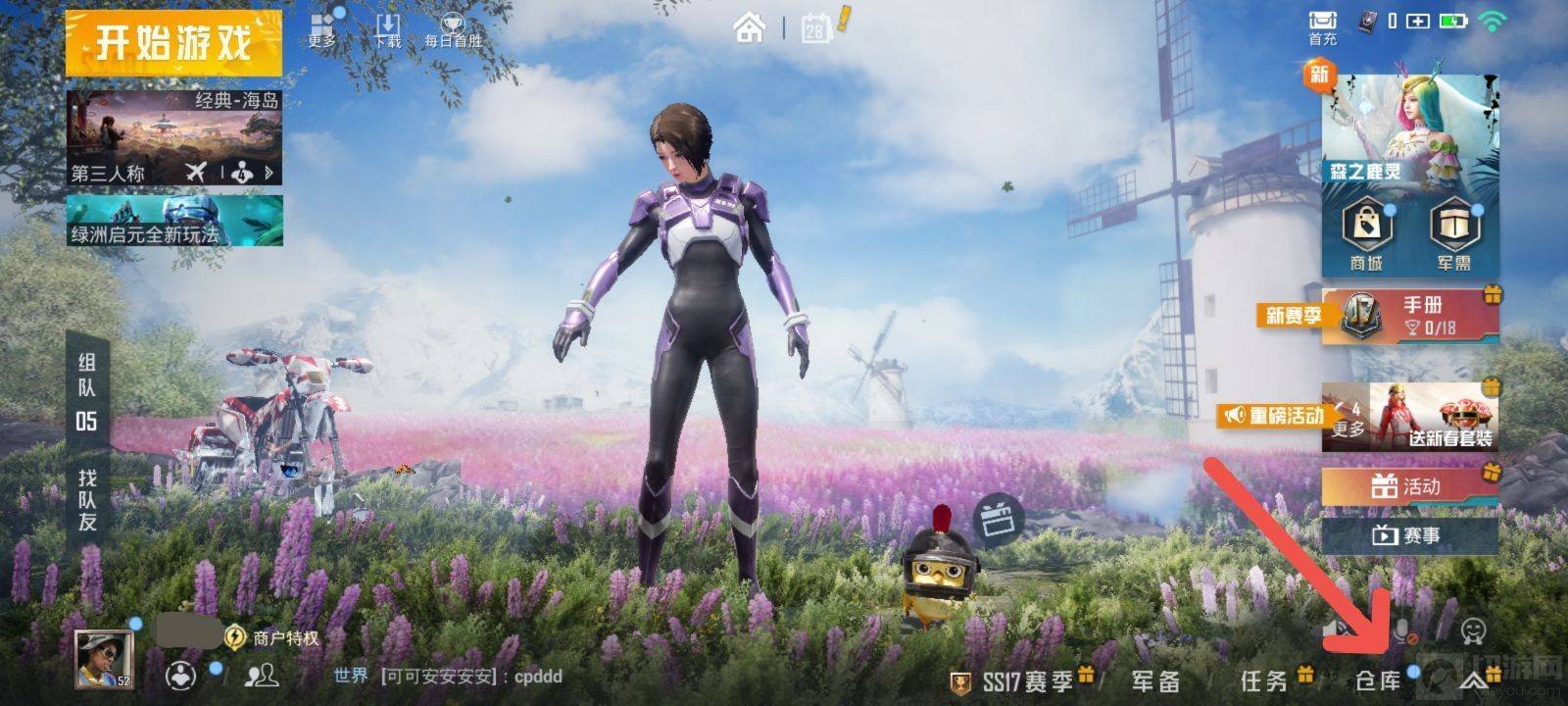Image resolution: width=1568 pixels, height=706 pixels.
Task: Open the player avatar profile
Action: tap(104, 659)
